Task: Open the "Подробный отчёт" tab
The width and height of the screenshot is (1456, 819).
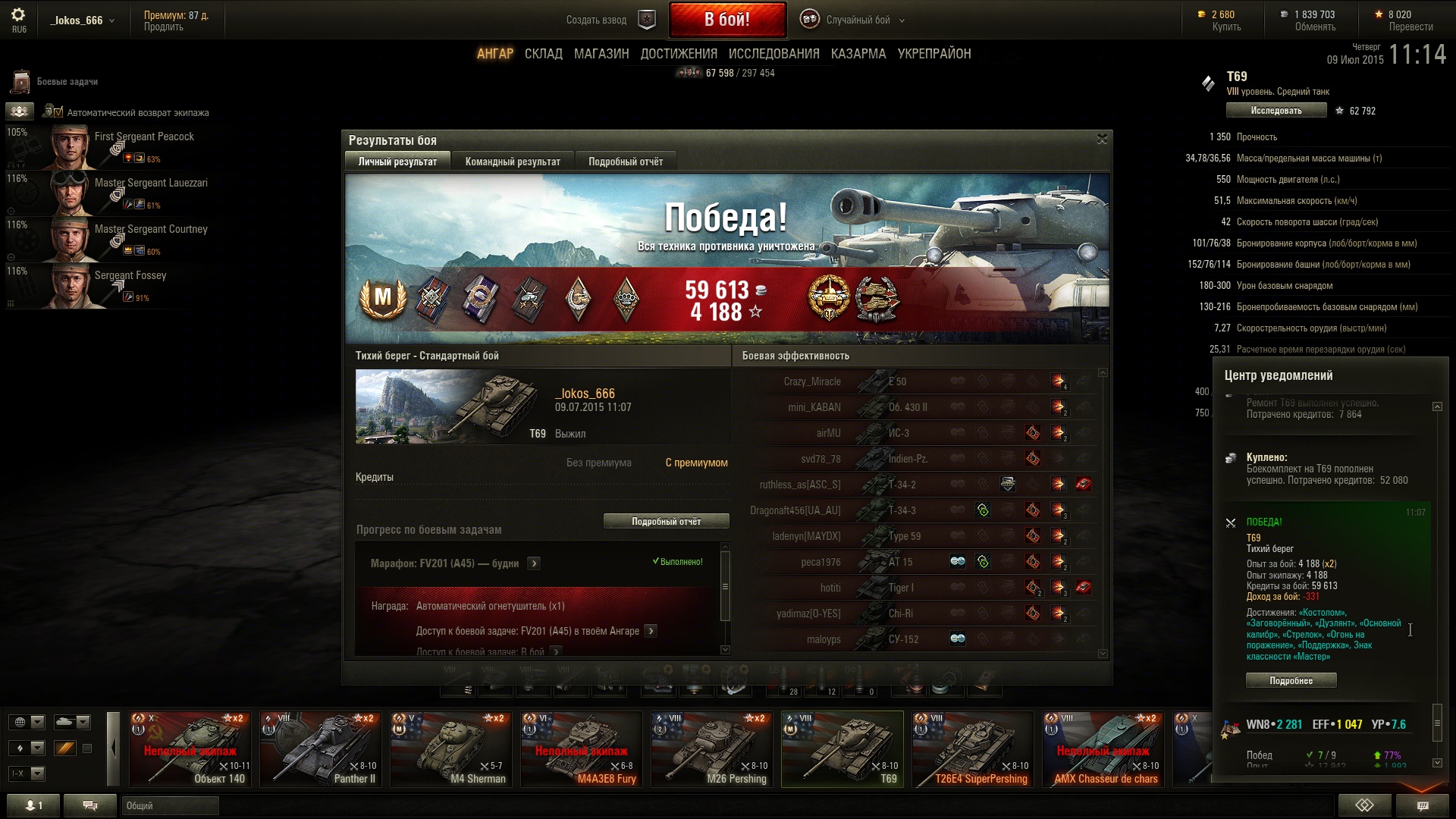Action: (626, 162)
